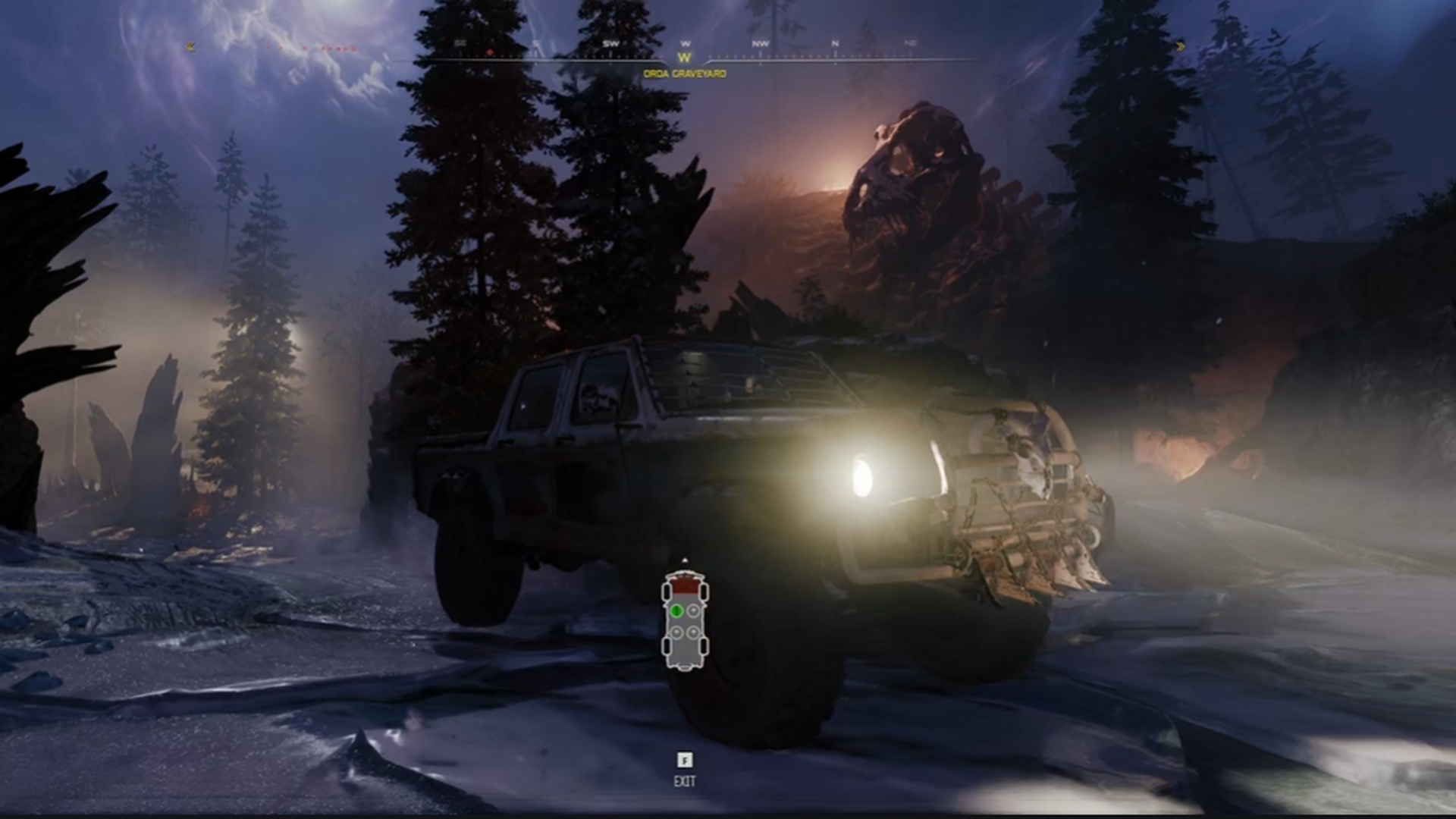Image resolution: width=1456 pixels, height=819 pixels.
Task: Select the rear right seat circle
Action: click(692, 632)
